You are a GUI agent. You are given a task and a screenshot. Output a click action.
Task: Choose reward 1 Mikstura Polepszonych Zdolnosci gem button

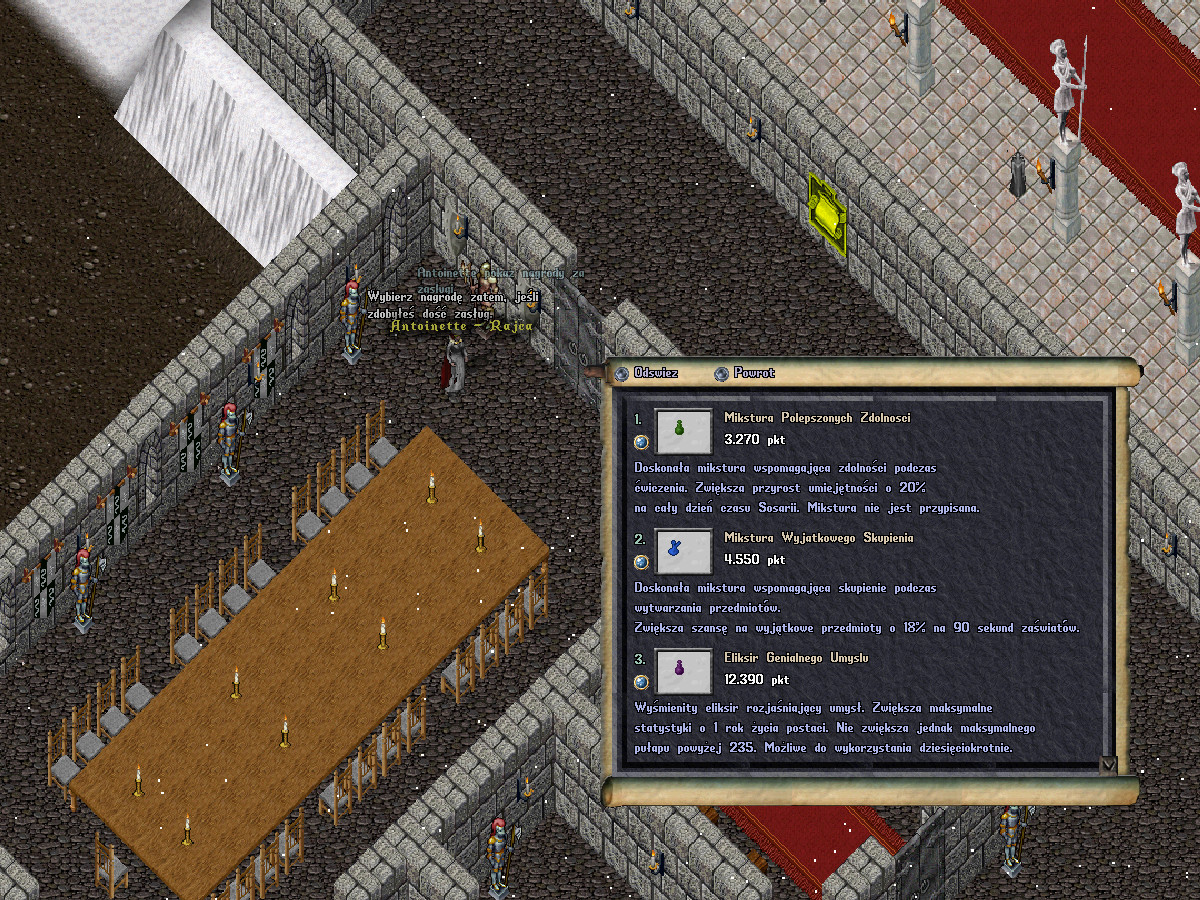[x=641, y=441]
